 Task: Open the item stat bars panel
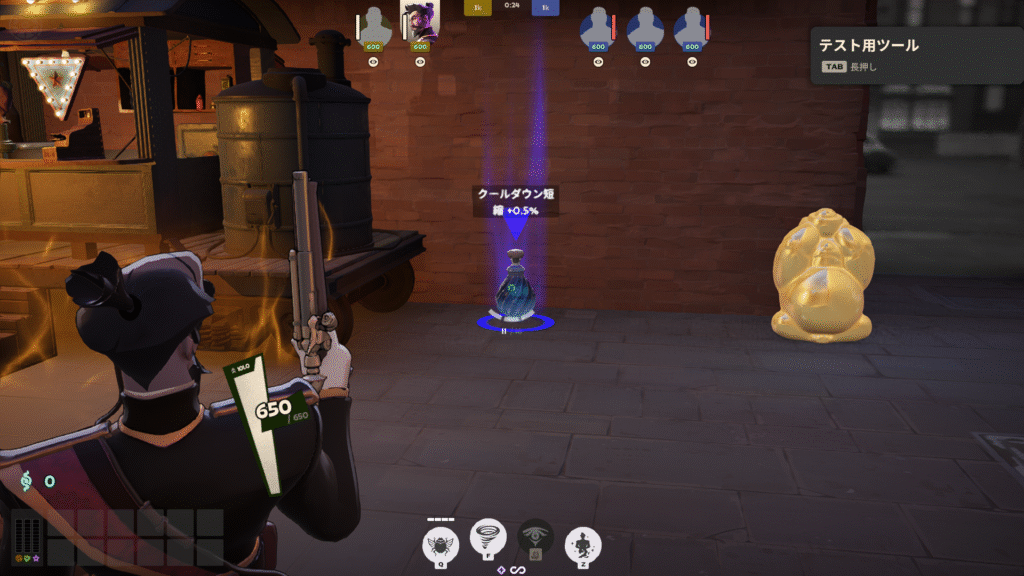(x=27, y=537)
